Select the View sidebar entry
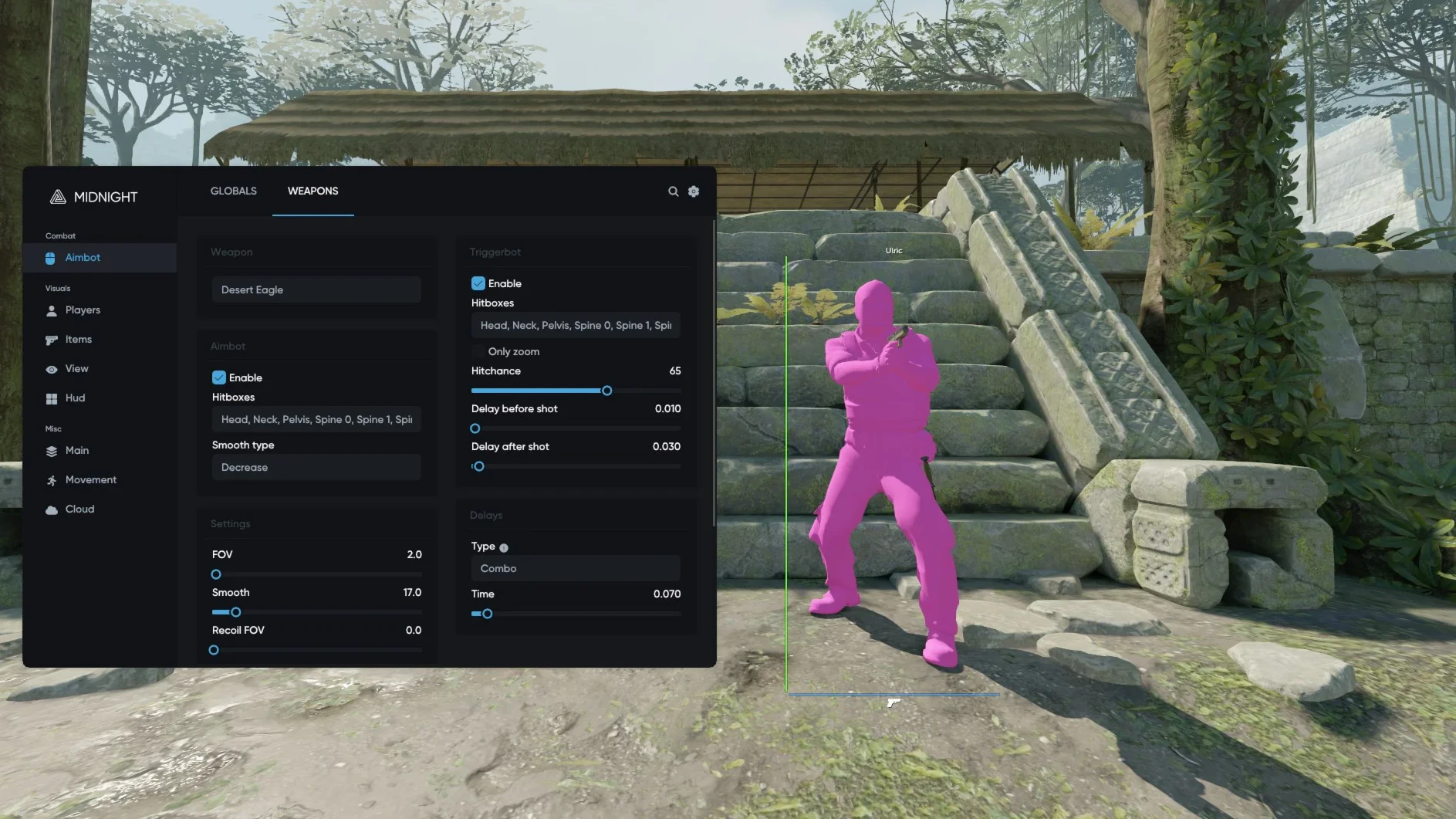The image size is (1456, 819). pyautogui.click(x=76, y=369)
